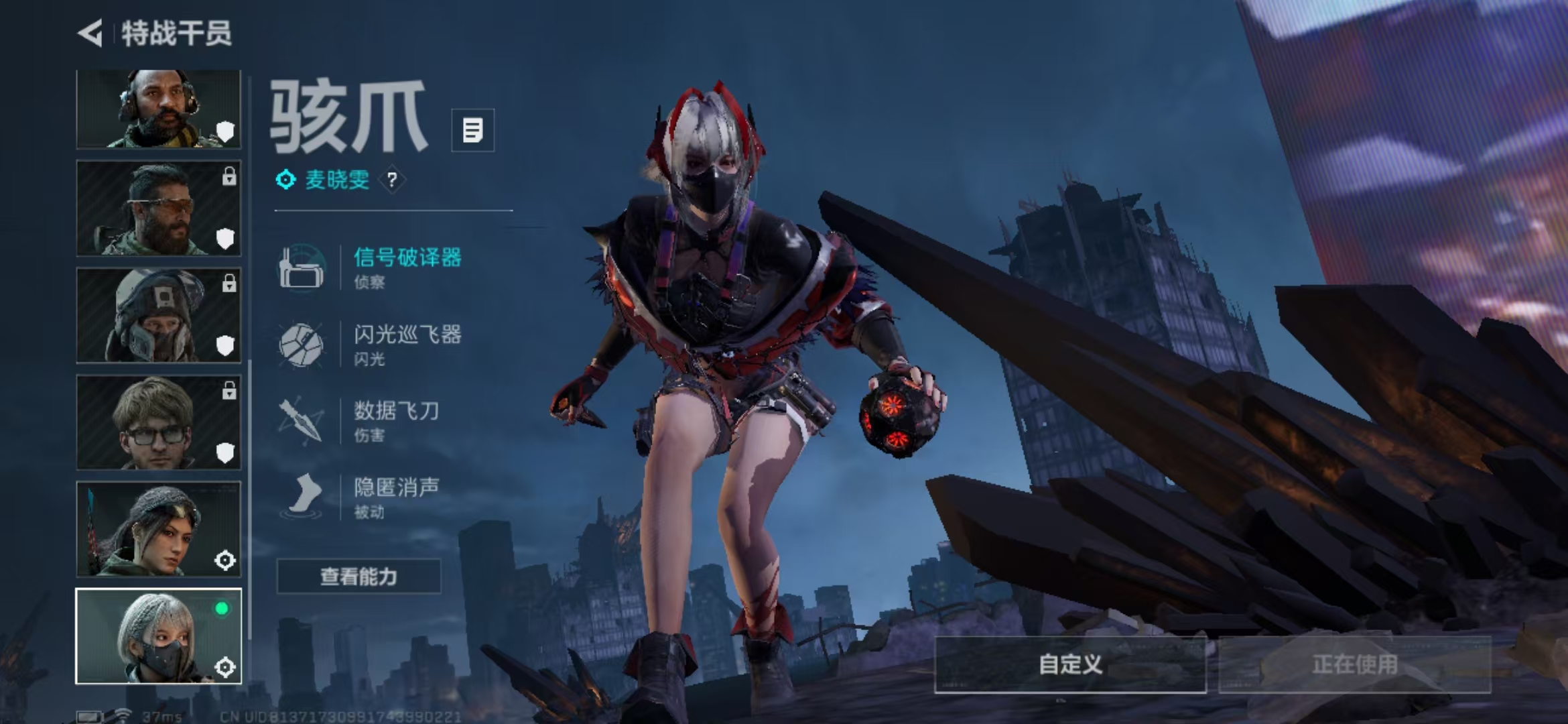The height and width of the screenshot is (724, 1568).
Task: Open 查看能力 ability details
Action: pyautogui.click(x=358, y=577)
